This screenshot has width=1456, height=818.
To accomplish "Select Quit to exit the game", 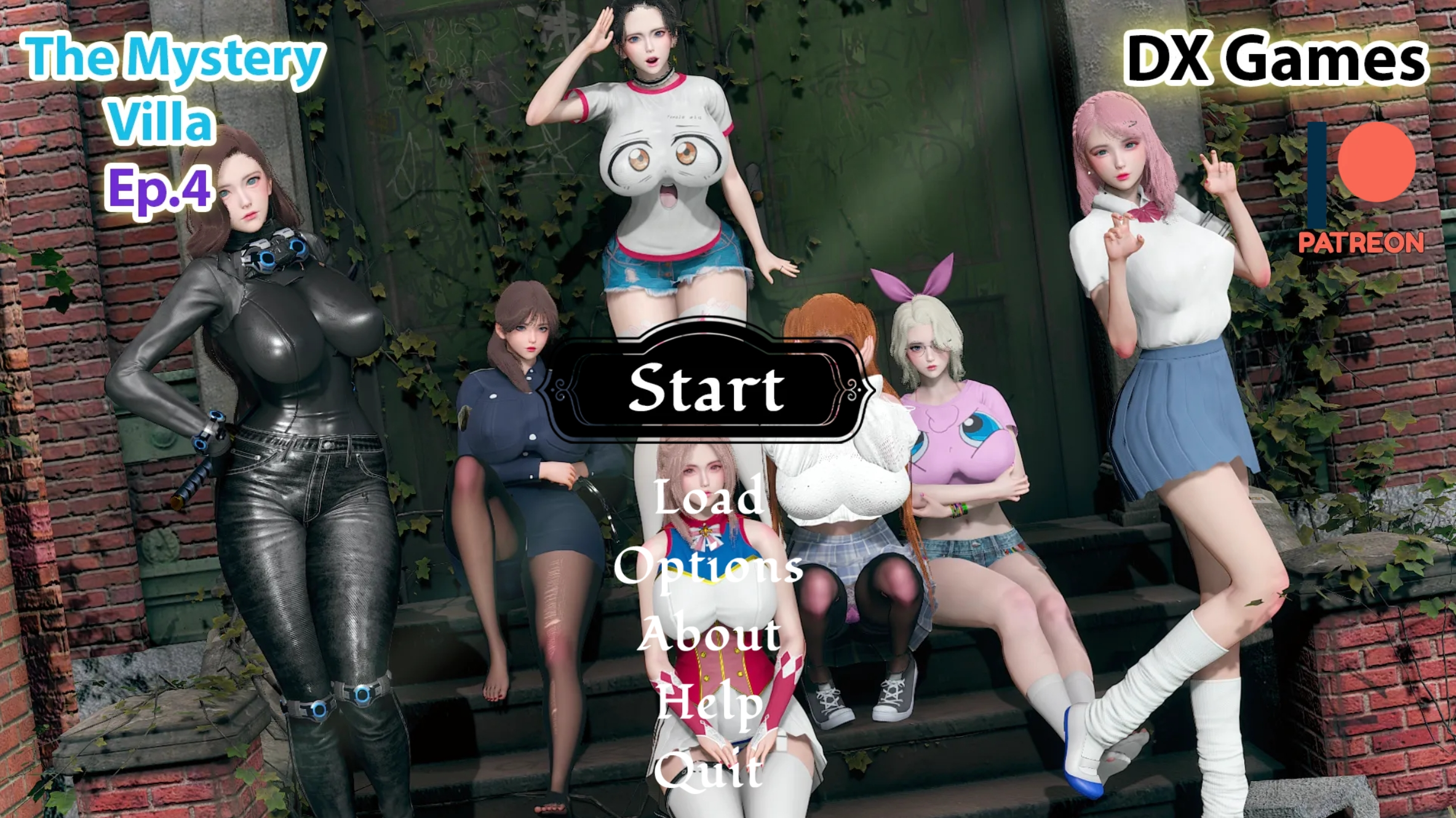I will tap(707, 772).
